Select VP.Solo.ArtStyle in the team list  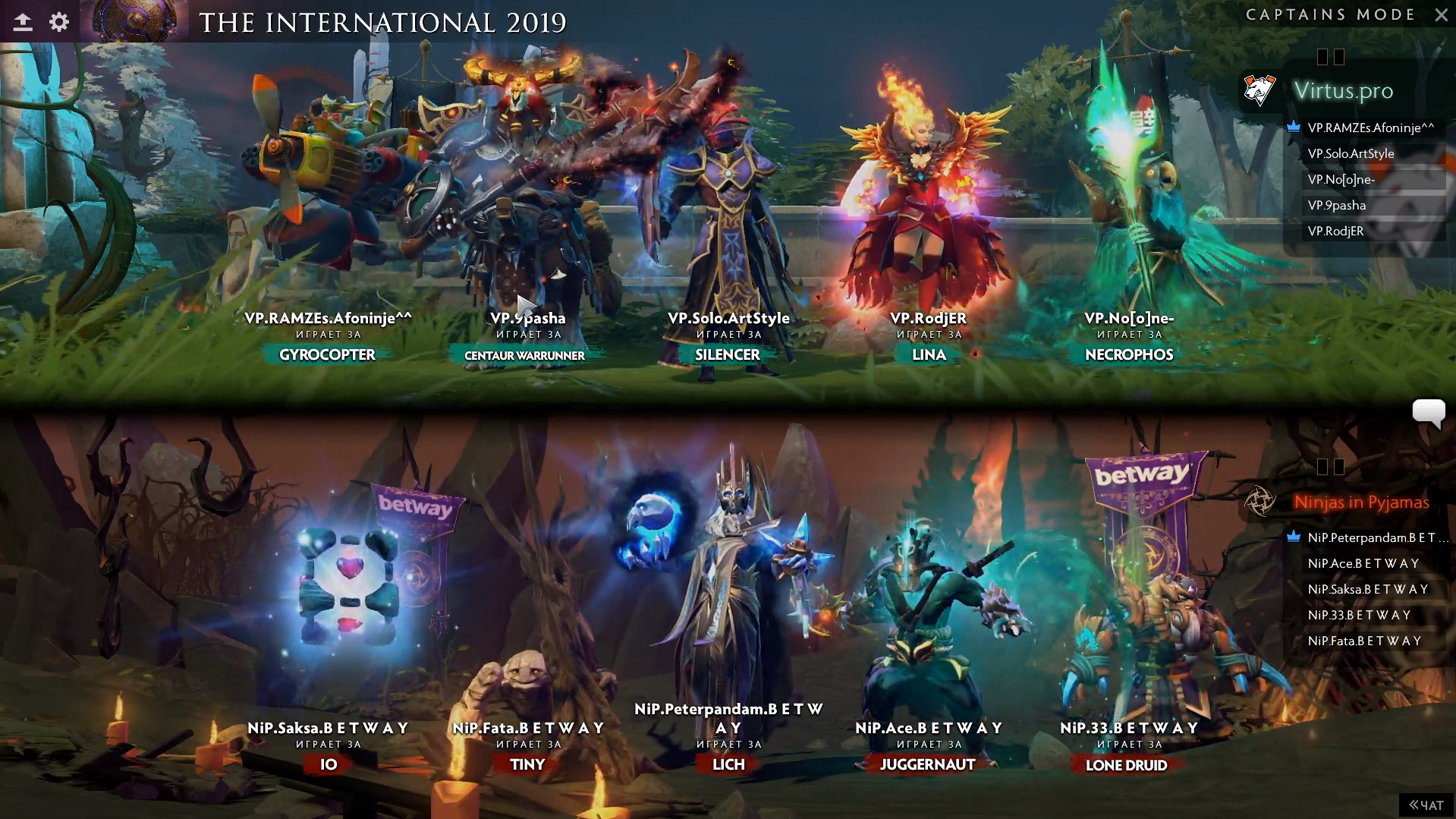tap(1351, 153)
